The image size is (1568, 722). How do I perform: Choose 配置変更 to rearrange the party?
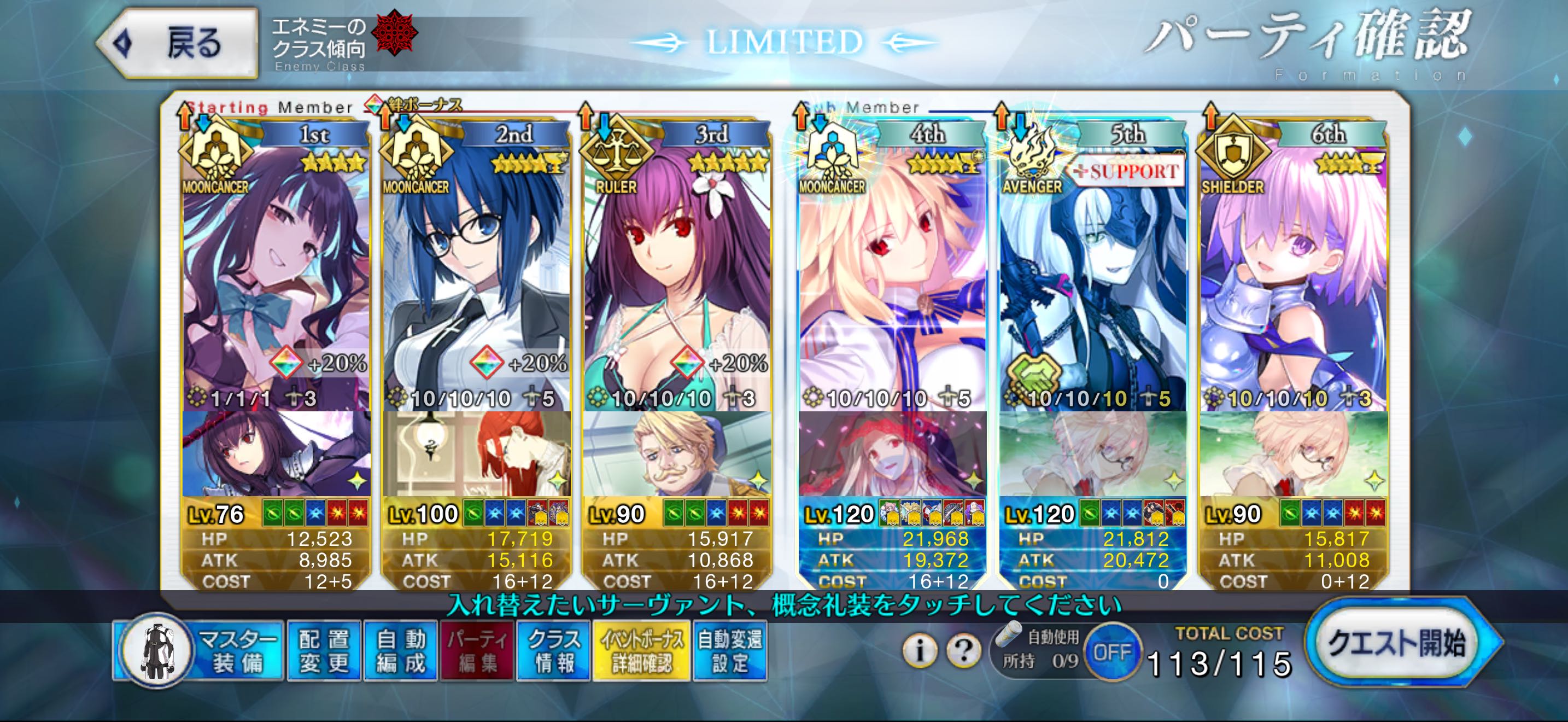324,650
